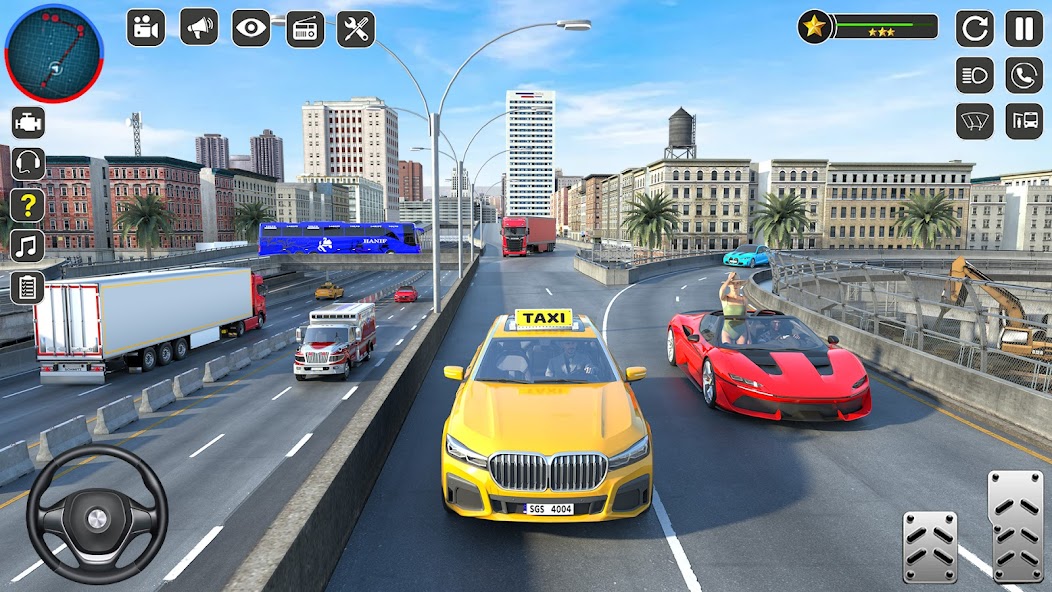Activate the windshield wipers
The width and height of the screenshot is (1052, 592).
point(975,121)
